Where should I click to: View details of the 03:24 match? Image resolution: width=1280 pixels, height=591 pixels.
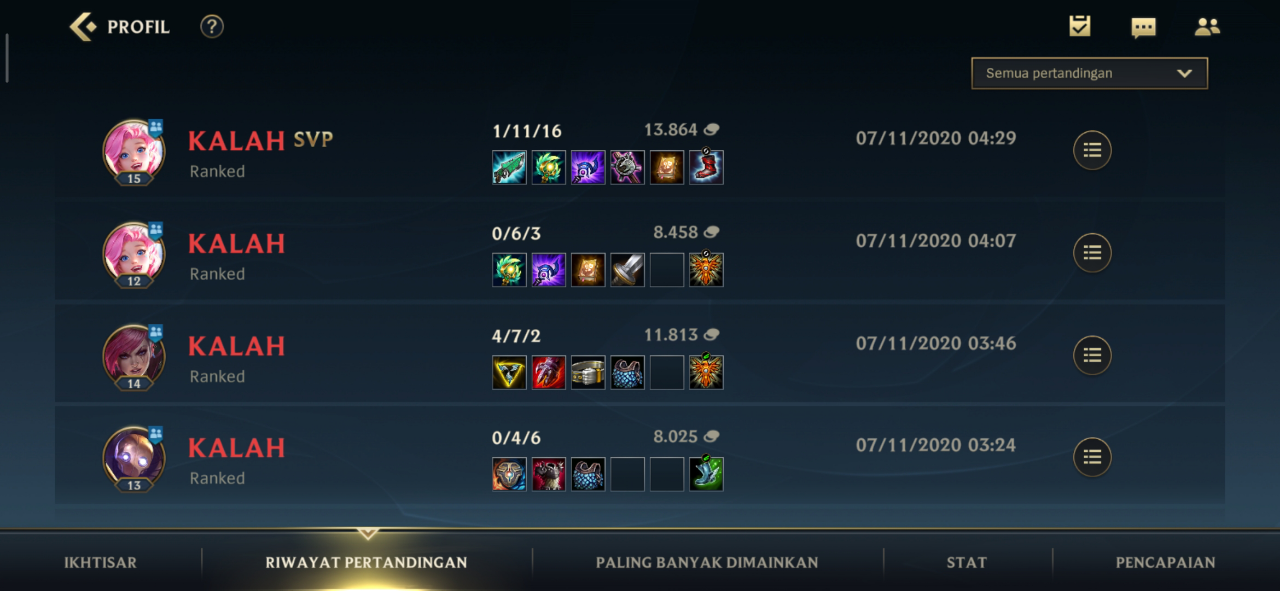(x=1092, y=457)
